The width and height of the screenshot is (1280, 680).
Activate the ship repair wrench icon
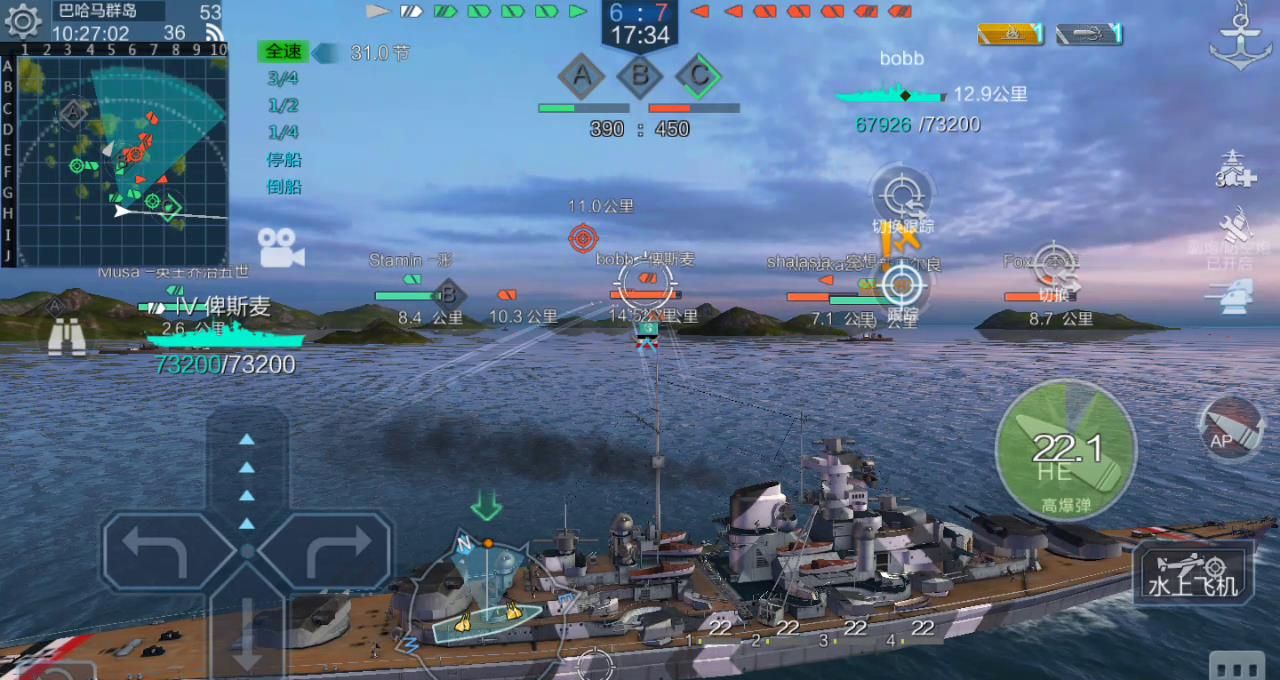click(x=1236, y=228)
